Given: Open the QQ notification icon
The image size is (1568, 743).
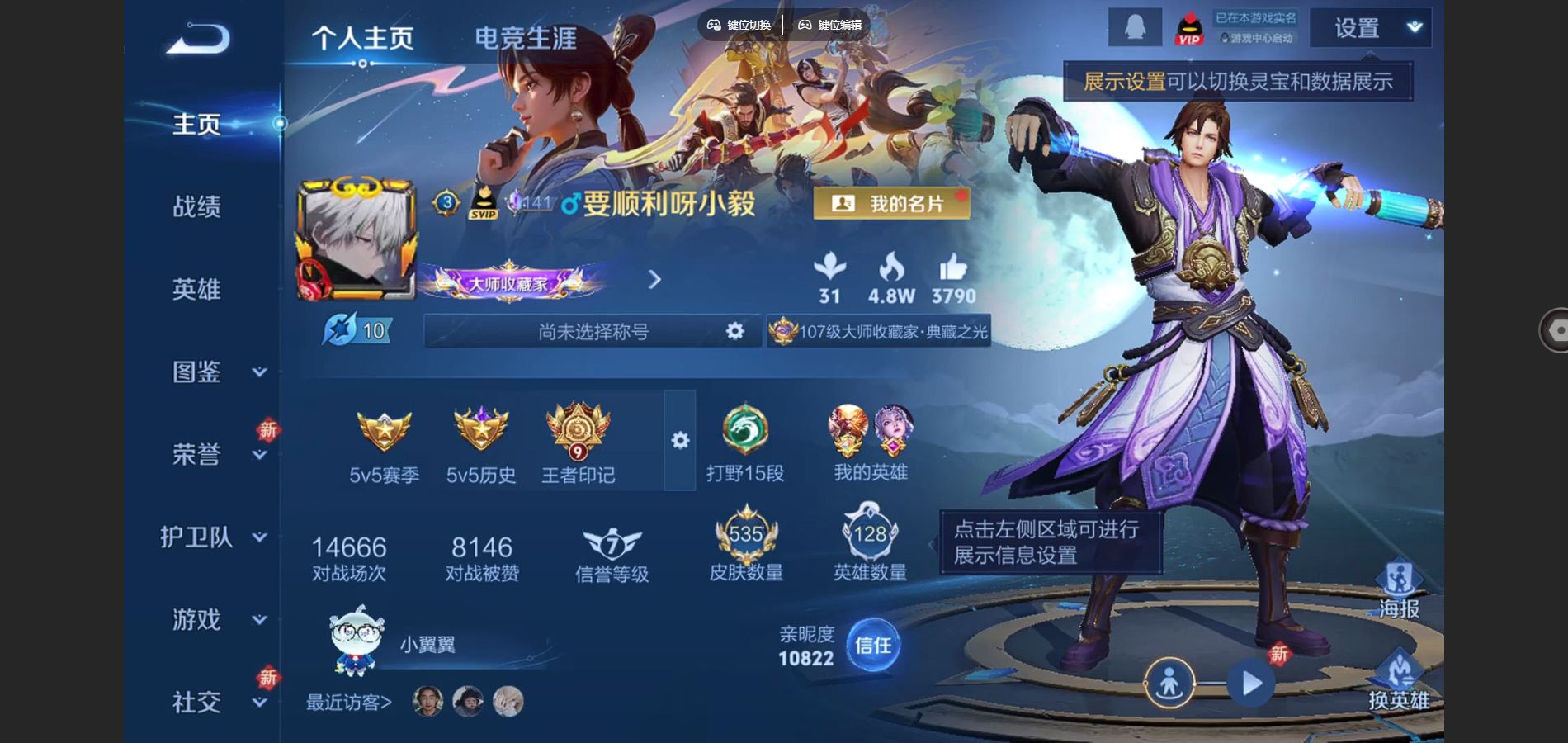Looking at the screenshot, I should 1135,26.
